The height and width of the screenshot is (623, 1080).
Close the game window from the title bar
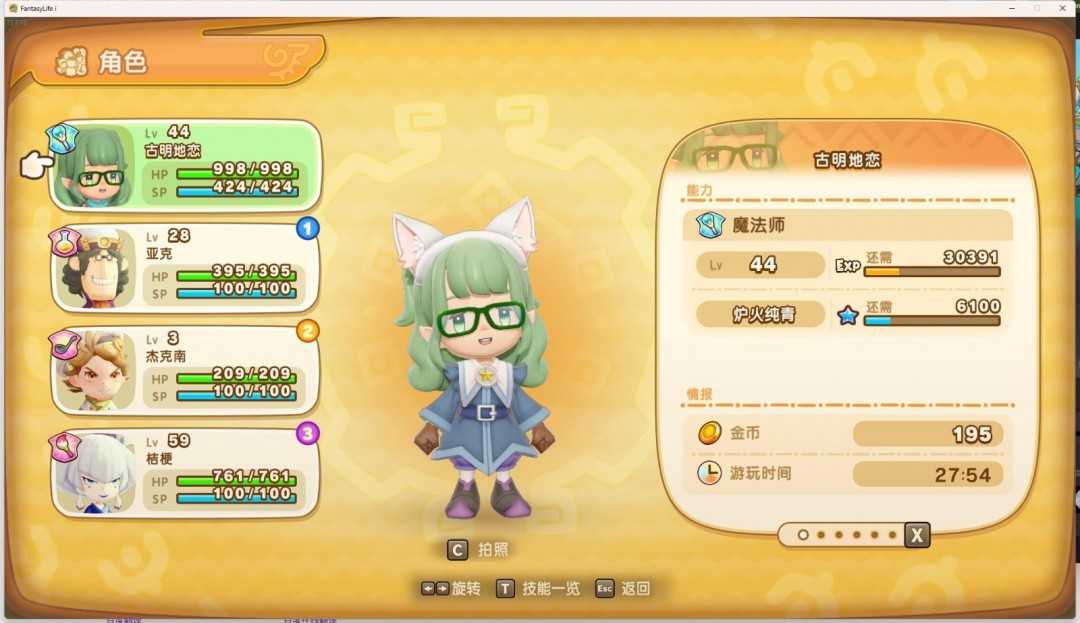click(x=1062, y=8)
